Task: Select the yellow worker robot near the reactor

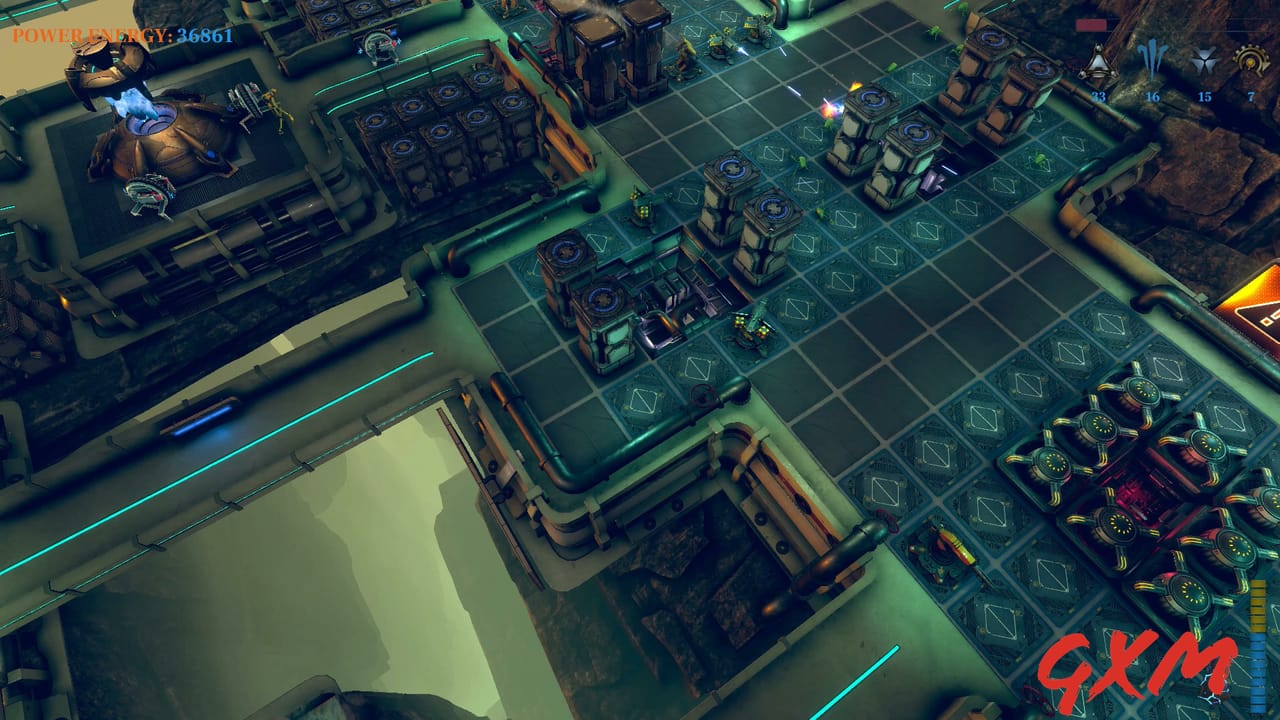Action: 275,107
